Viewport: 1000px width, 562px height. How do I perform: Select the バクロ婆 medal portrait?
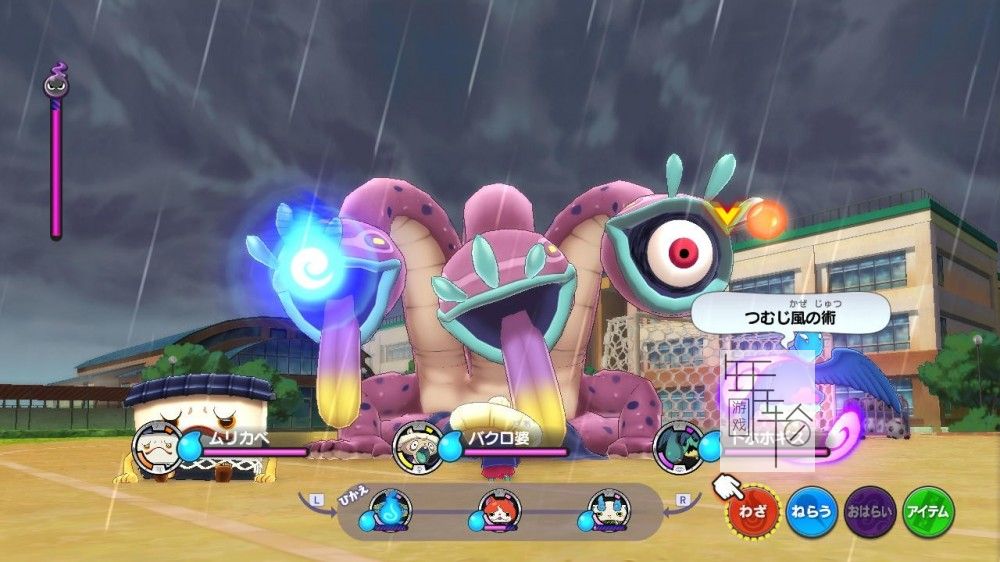click(x=416, y=446)
